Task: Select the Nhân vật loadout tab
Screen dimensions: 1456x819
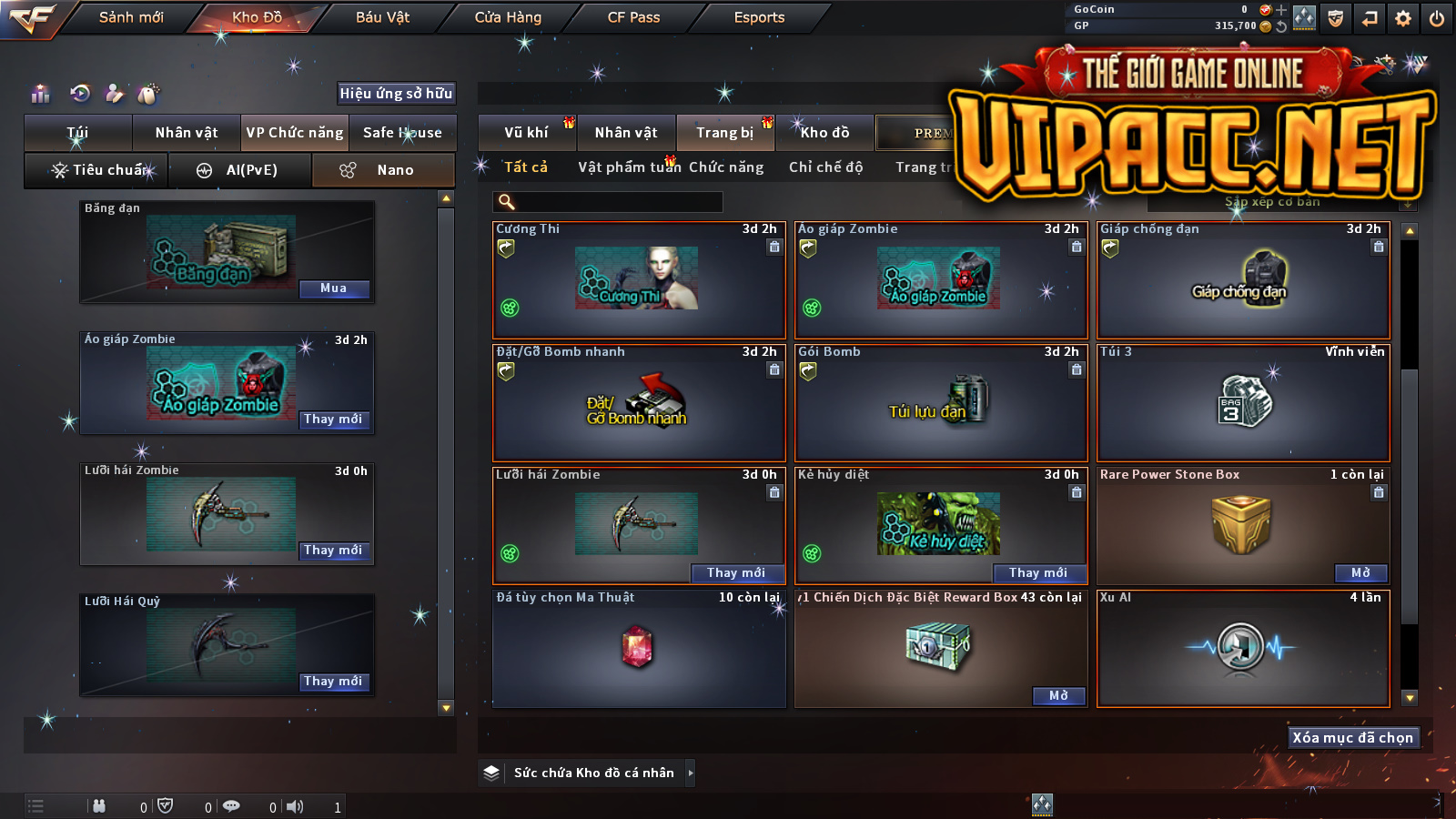Action: (x=187, y=133)
